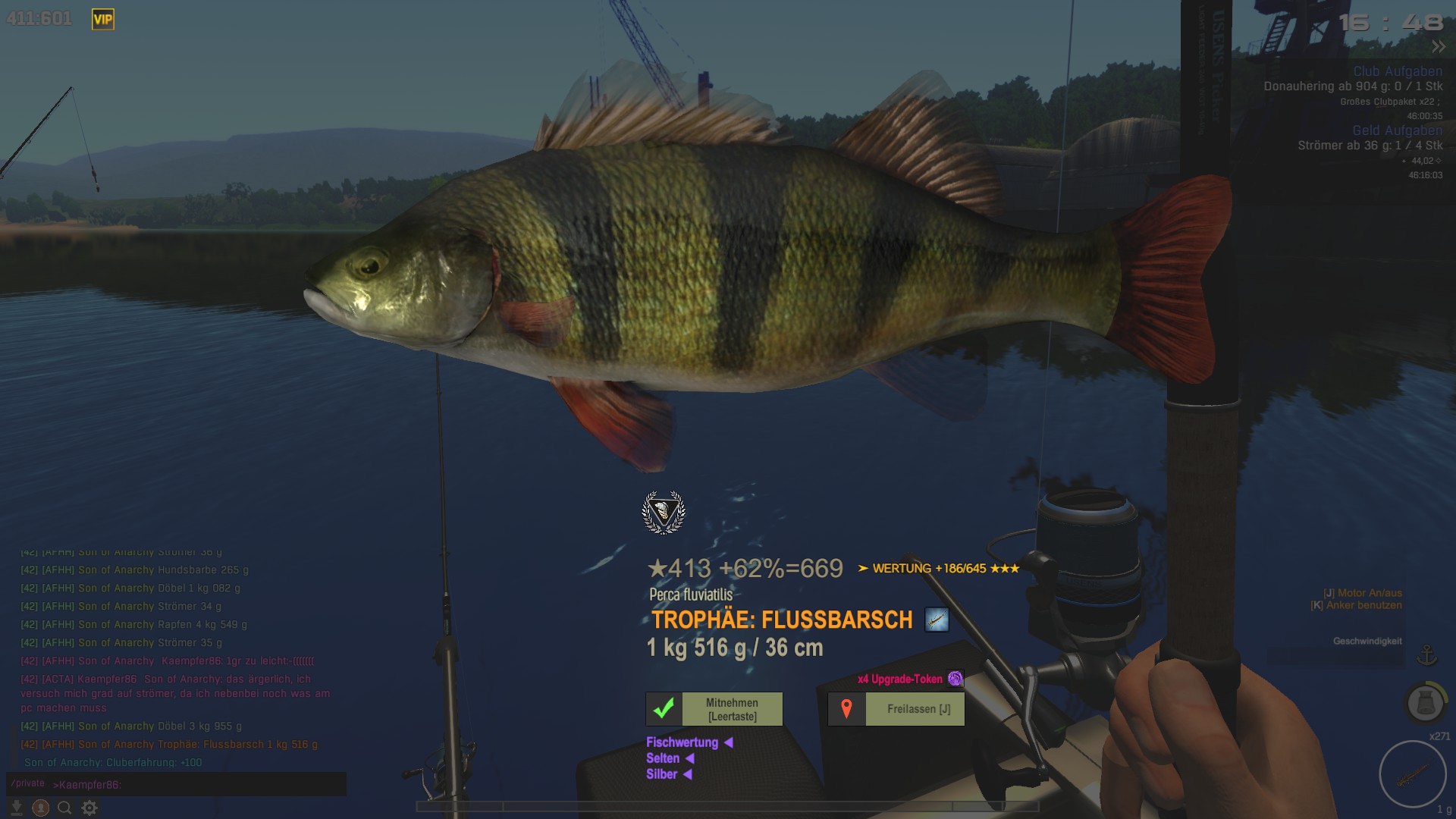Click the round groundbait jar icon
1456x819 pixels.
1425,703
